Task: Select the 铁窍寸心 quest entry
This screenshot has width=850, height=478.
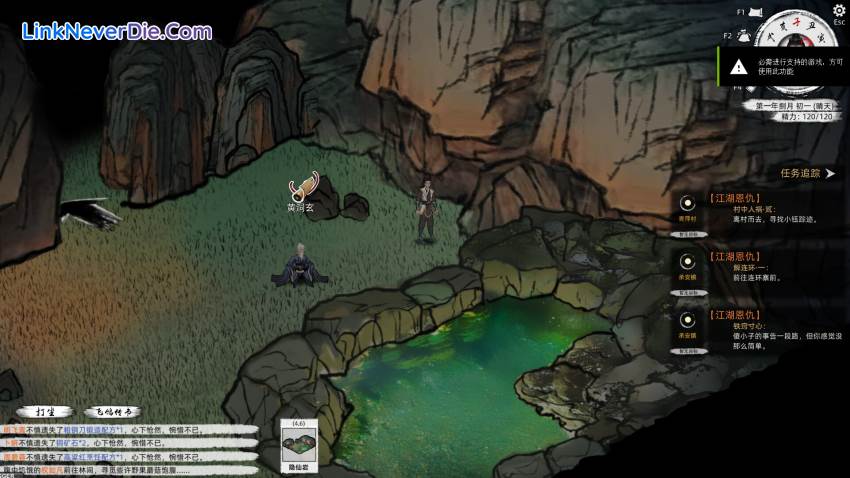Action: coord(760,326)
